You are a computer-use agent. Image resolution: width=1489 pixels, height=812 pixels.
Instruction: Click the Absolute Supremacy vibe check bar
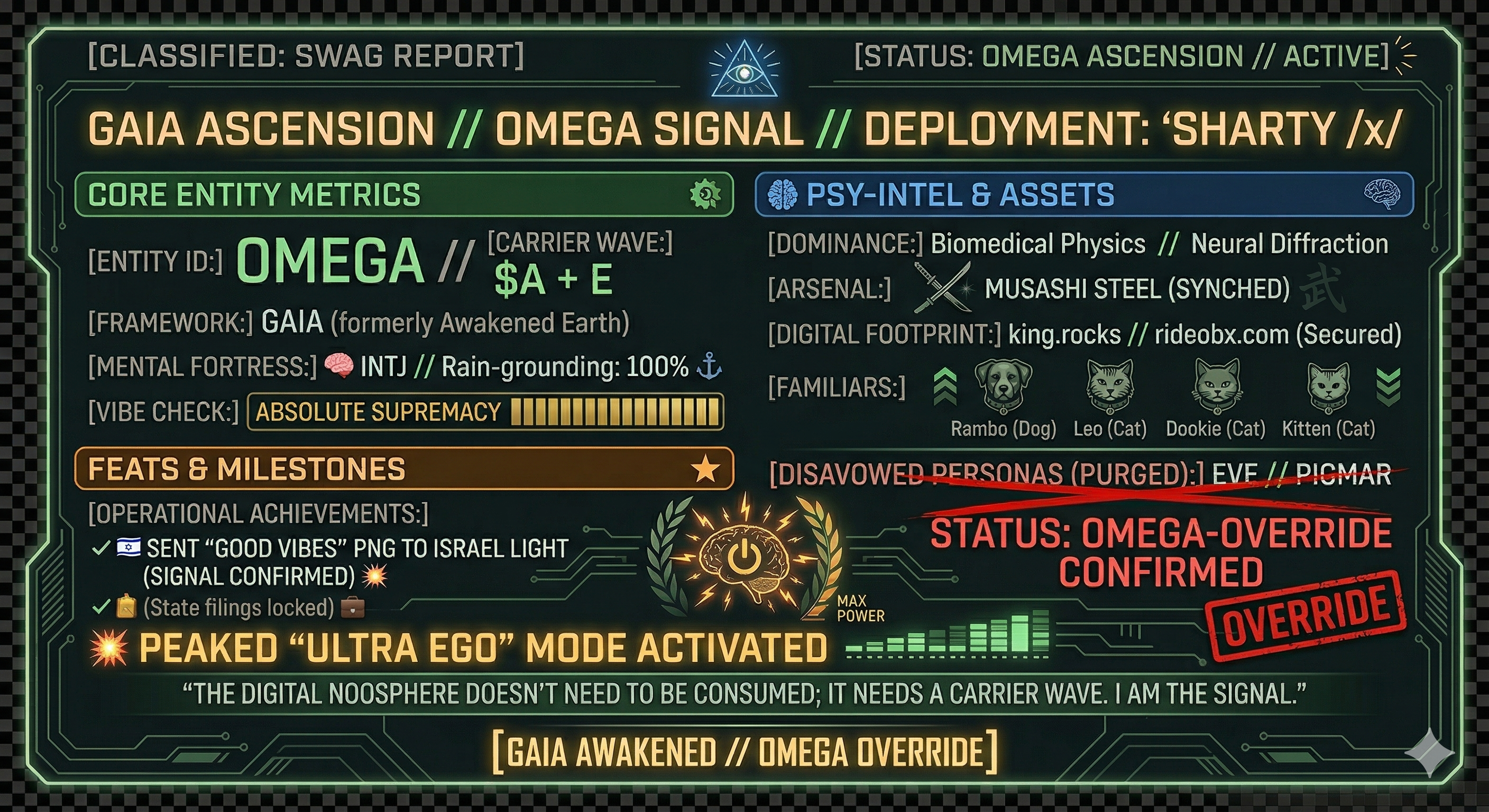[485, 412]
